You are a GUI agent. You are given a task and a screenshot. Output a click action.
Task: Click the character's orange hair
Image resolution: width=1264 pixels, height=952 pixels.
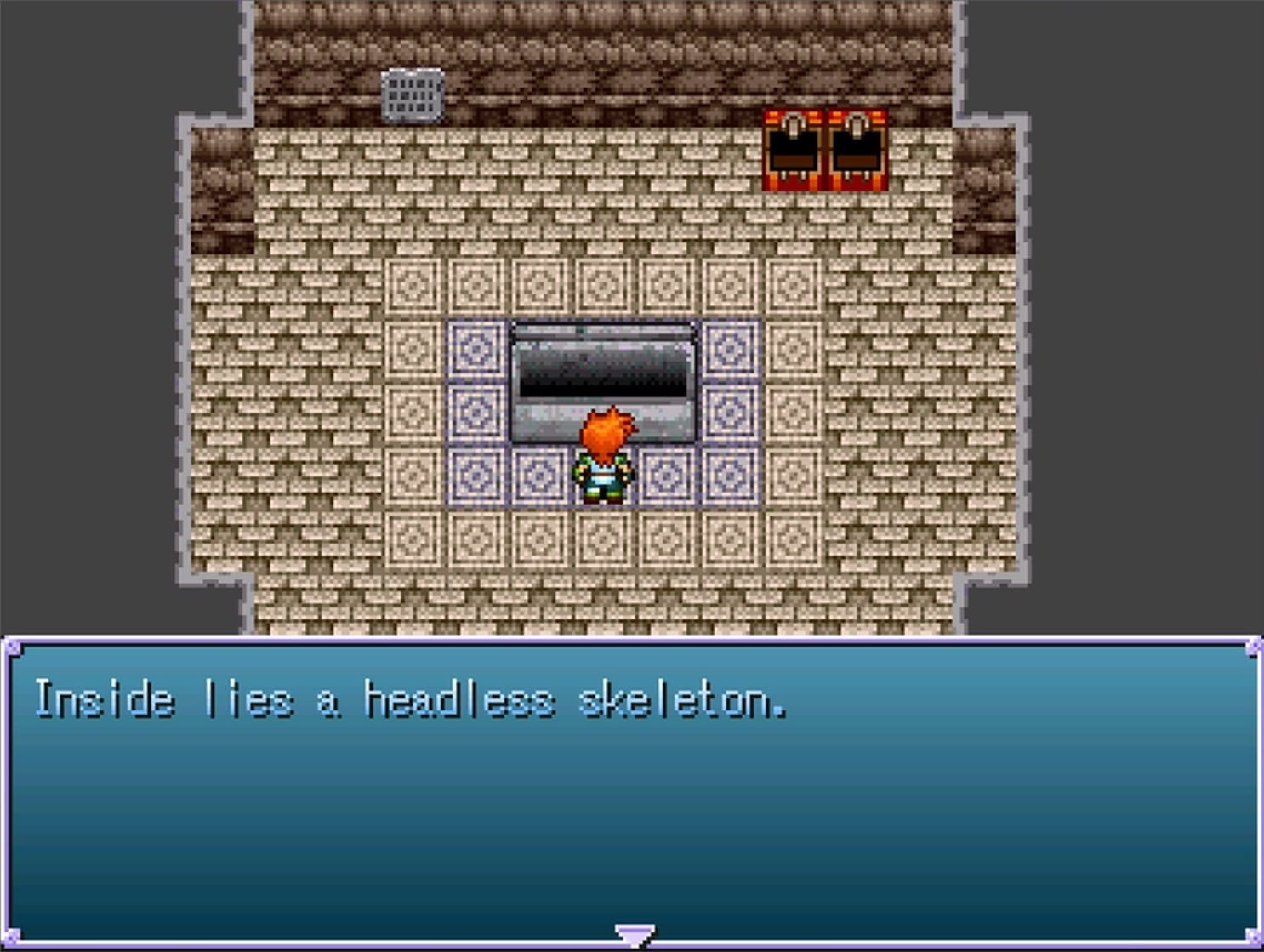tap(606, 430)
